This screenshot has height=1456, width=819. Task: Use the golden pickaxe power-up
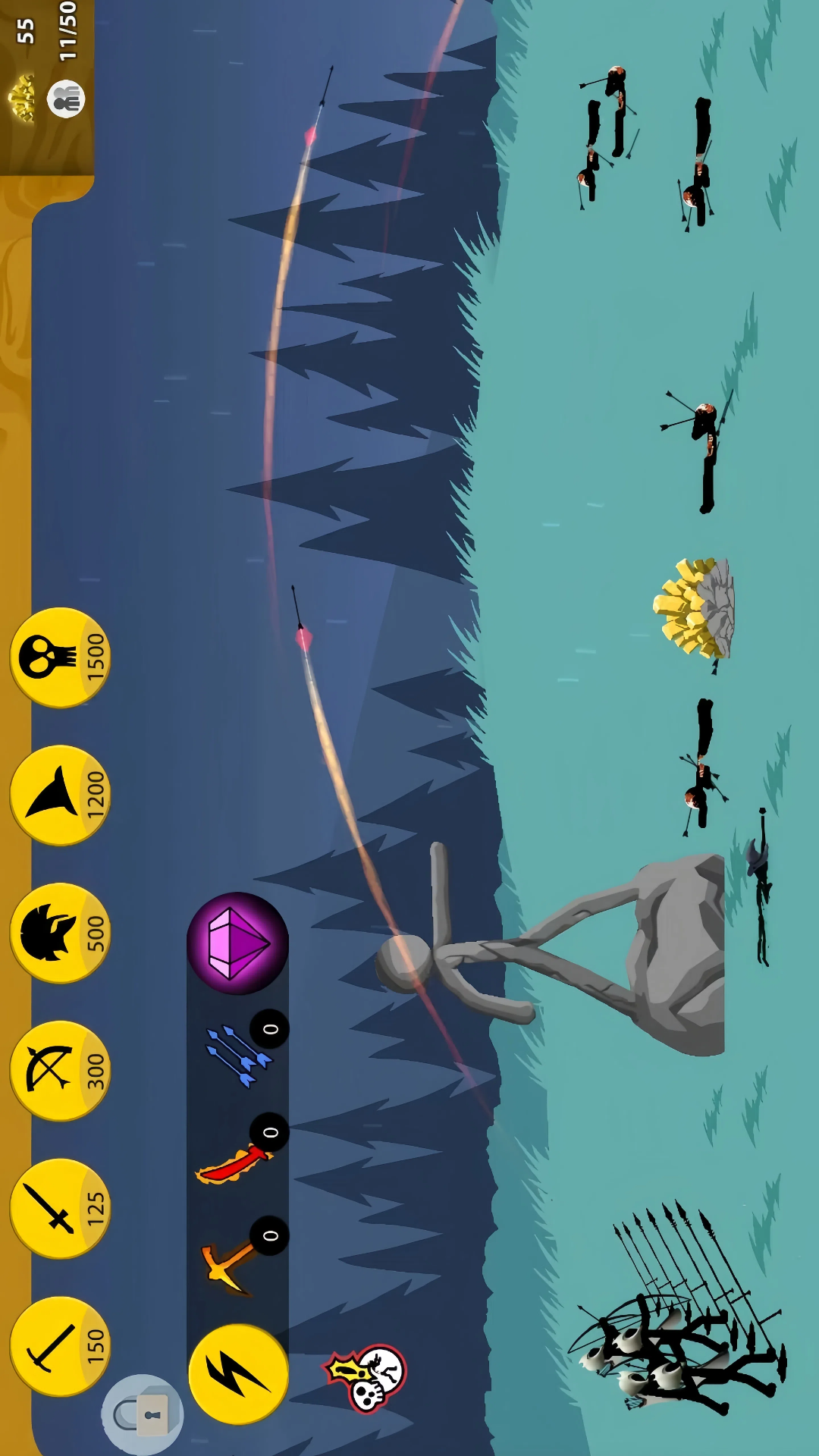pyautogui.click(x=231, y=1263)
